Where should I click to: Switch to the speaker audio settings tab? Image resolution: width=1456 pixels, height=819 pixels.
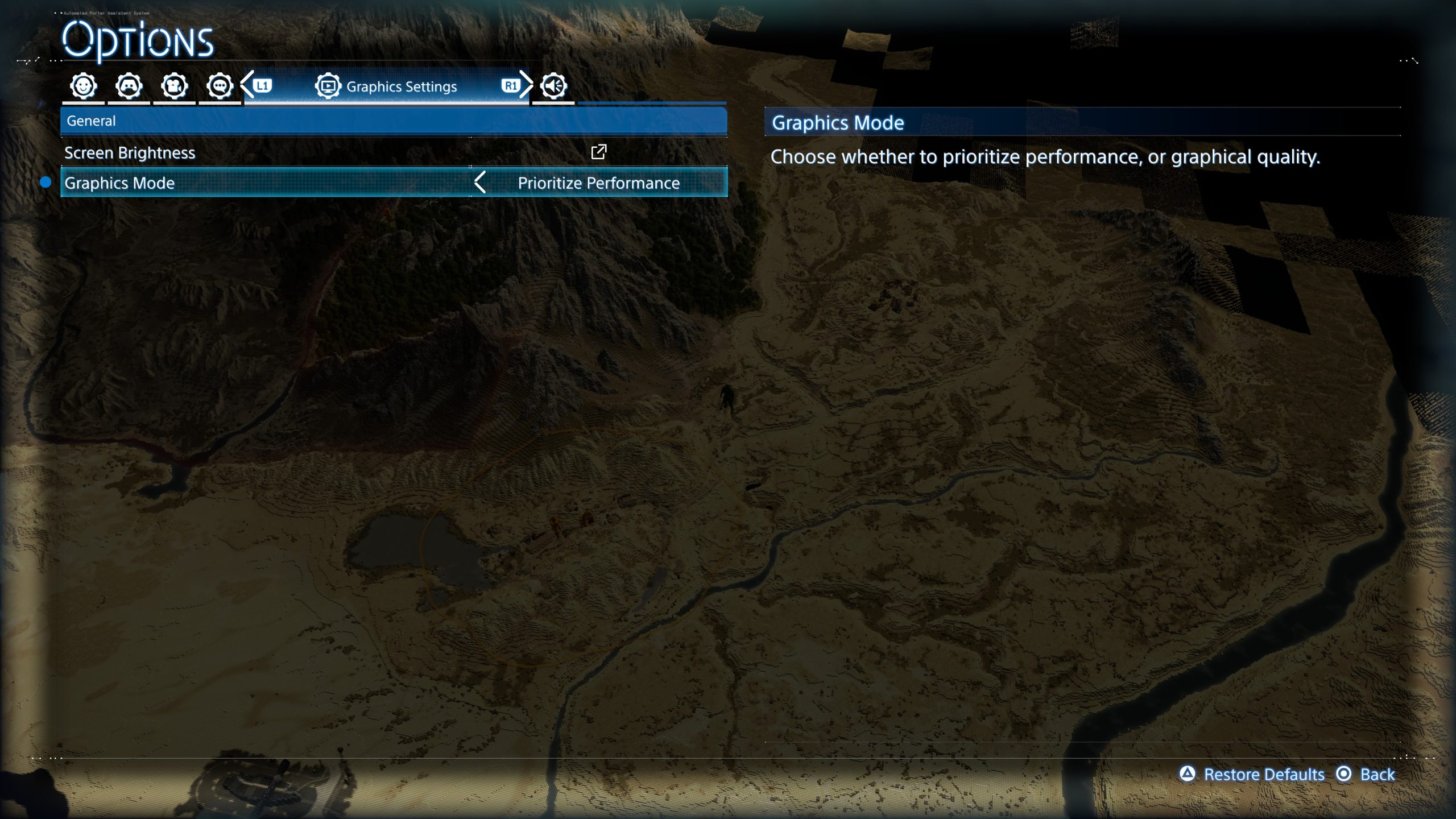553,86
